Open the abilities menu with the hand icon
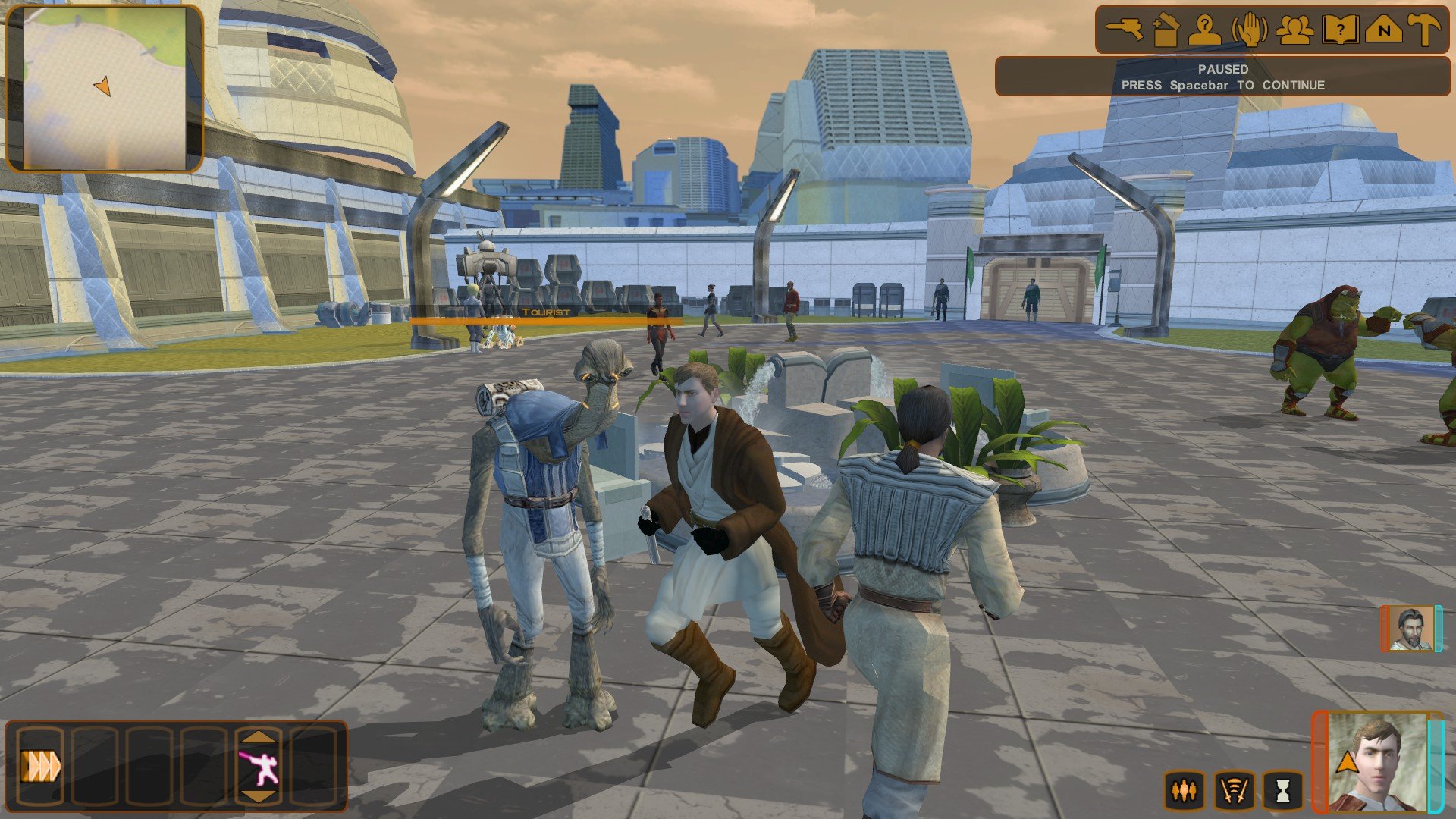Viewport: 1456px width, 819px height. (1249, 30)
